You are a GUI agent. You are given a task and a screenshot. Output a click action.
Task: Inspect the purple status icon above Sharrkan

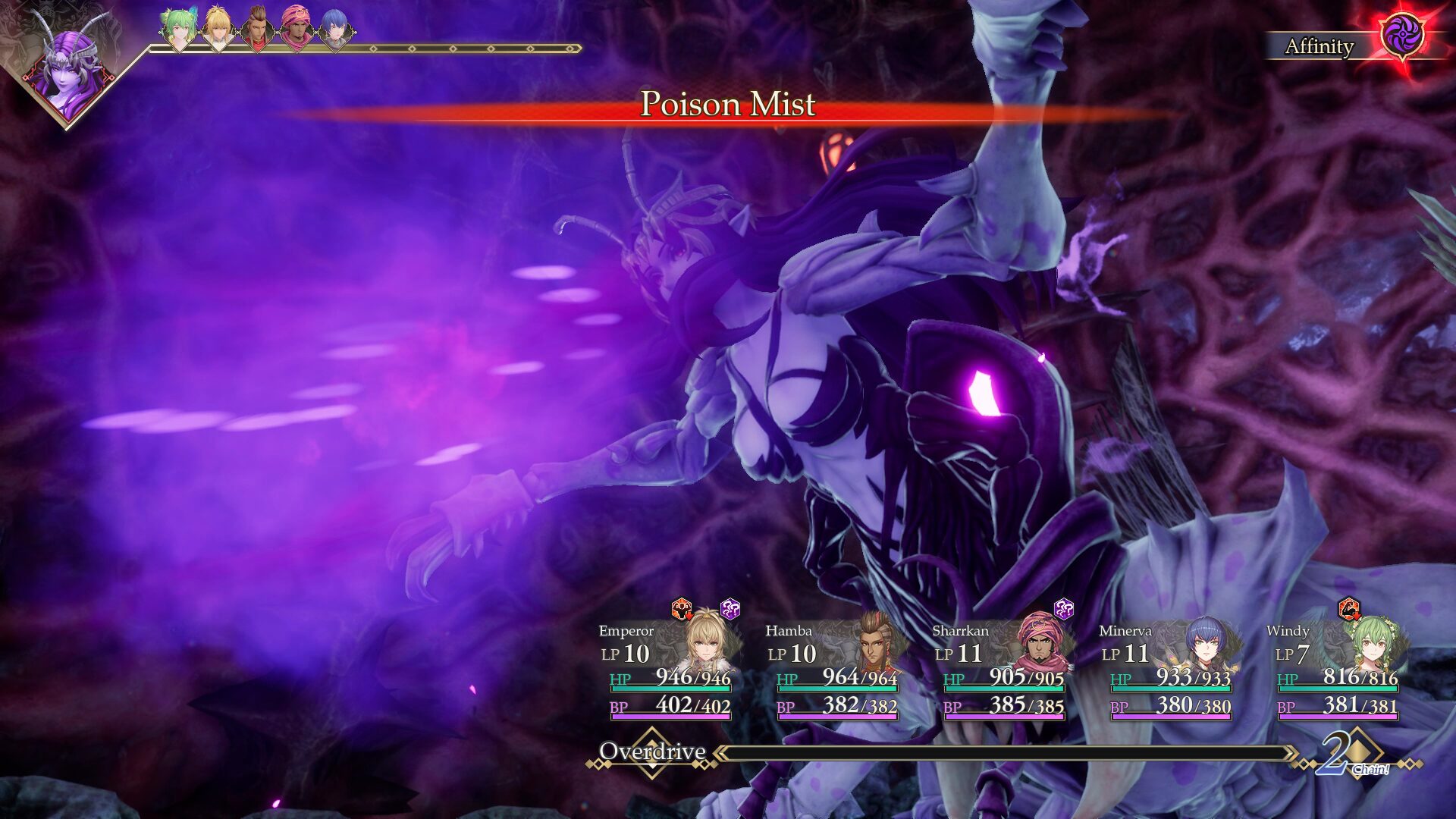coord(1064,608)
